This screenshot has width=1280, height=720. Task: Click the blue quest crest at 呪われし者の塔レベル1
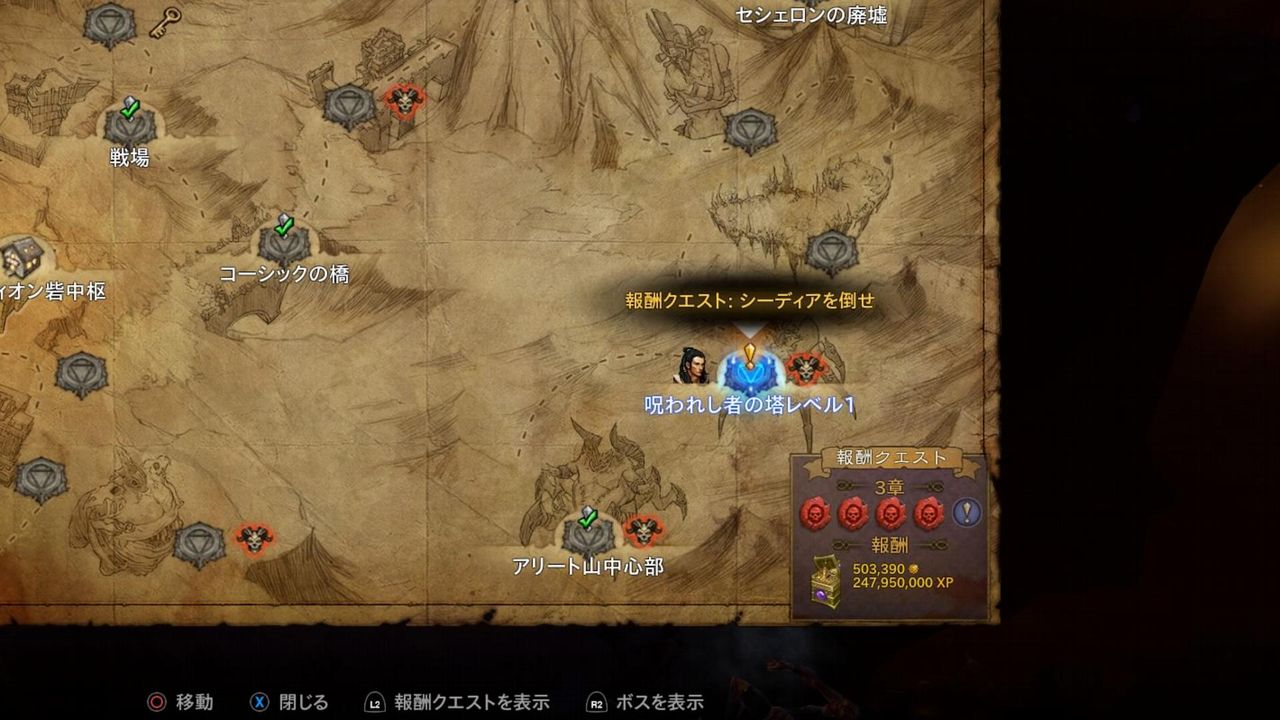click(x=748, y=373)
